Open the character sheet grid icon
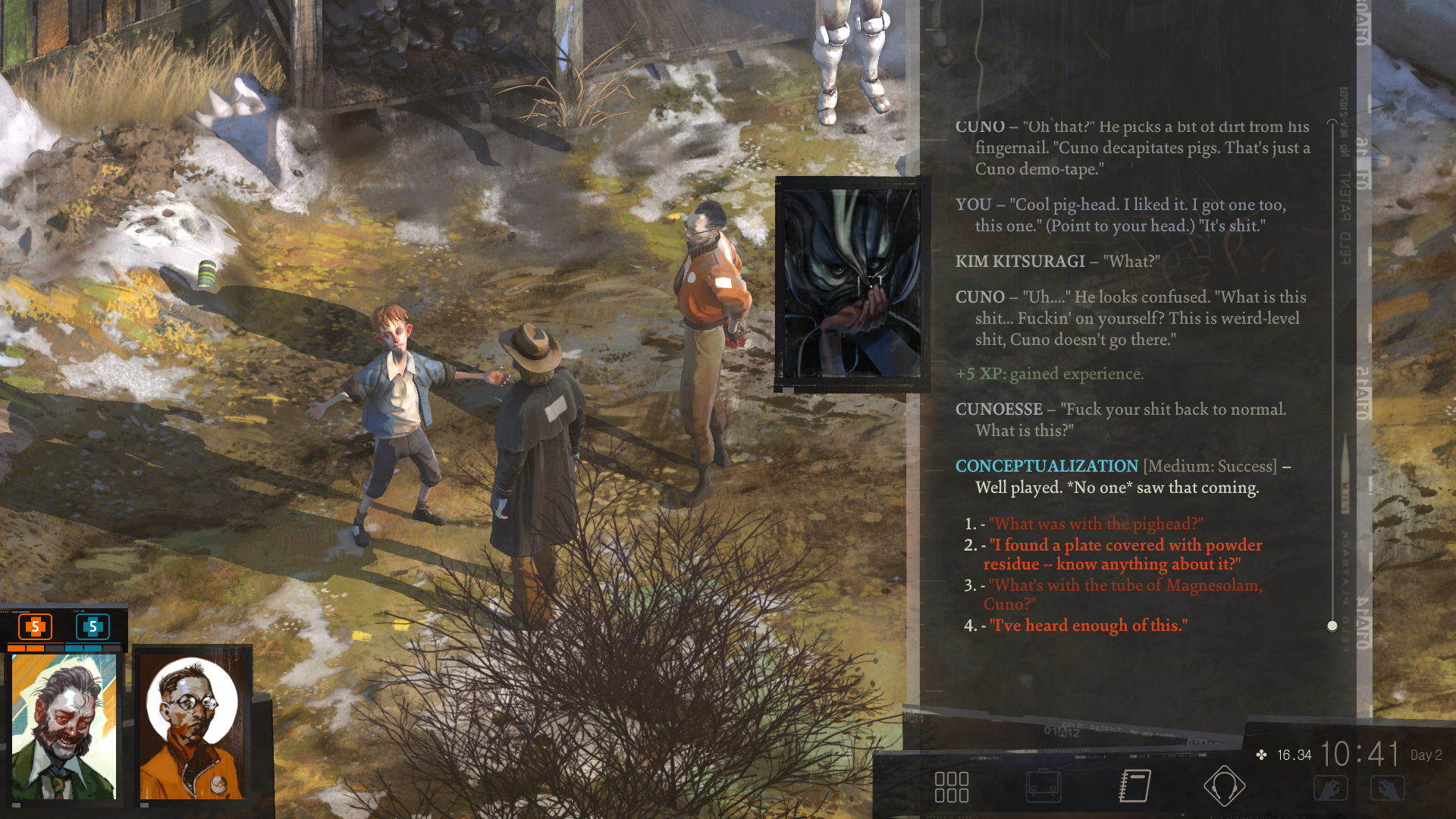 pos(952,787)
